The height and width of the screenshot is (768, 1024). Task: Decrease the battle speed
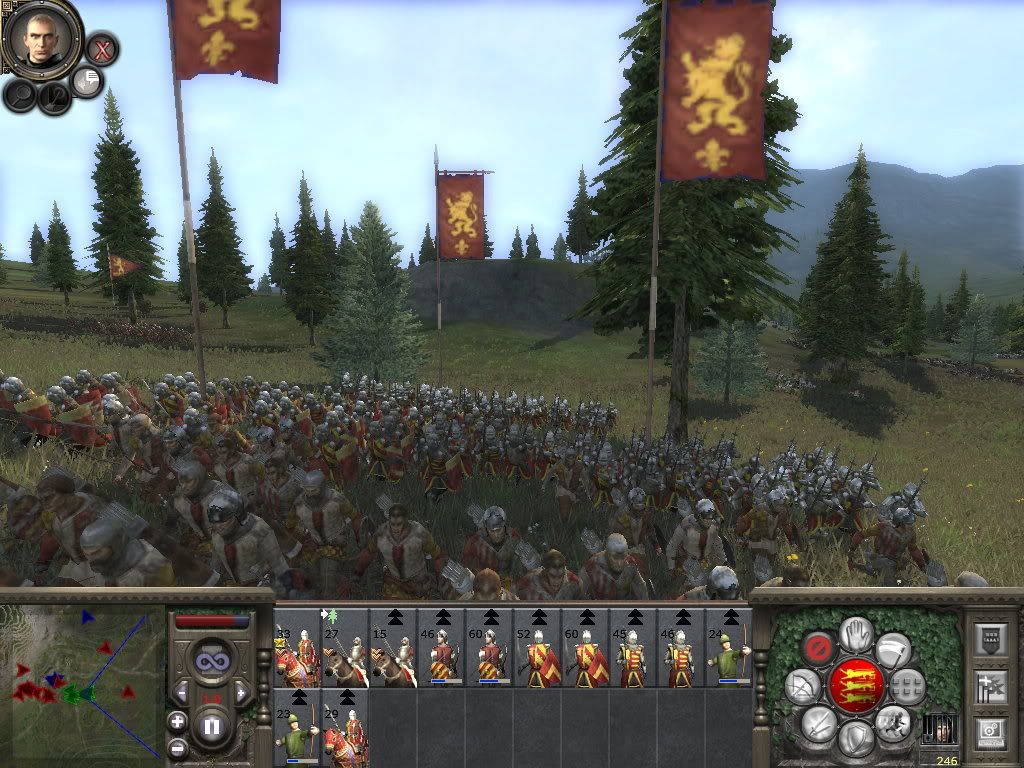pos(182,692)
